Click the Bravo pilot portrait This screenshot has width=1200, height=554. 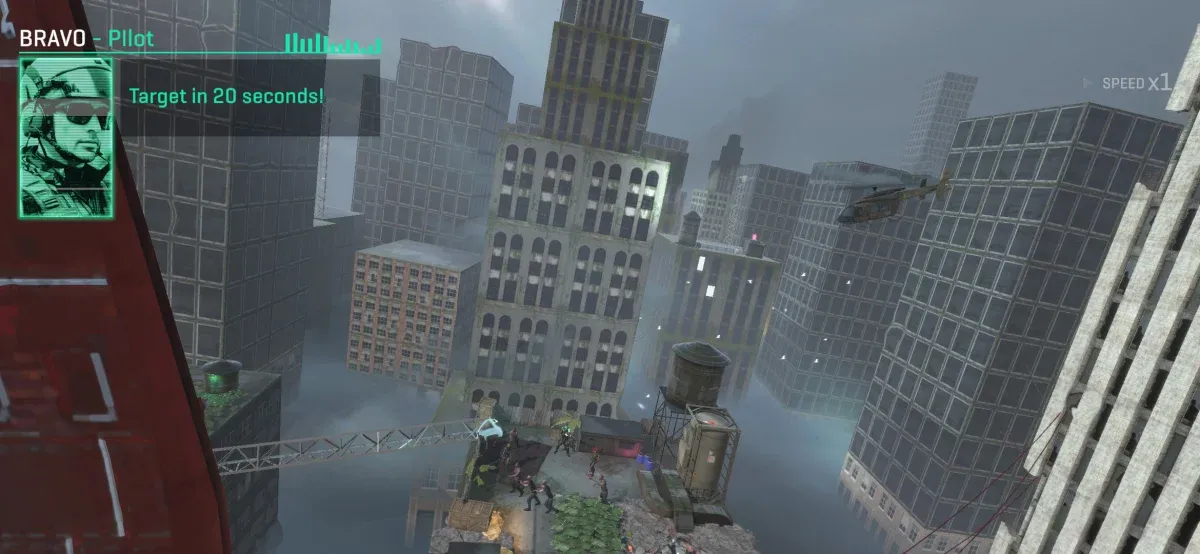tap(66, 137)
